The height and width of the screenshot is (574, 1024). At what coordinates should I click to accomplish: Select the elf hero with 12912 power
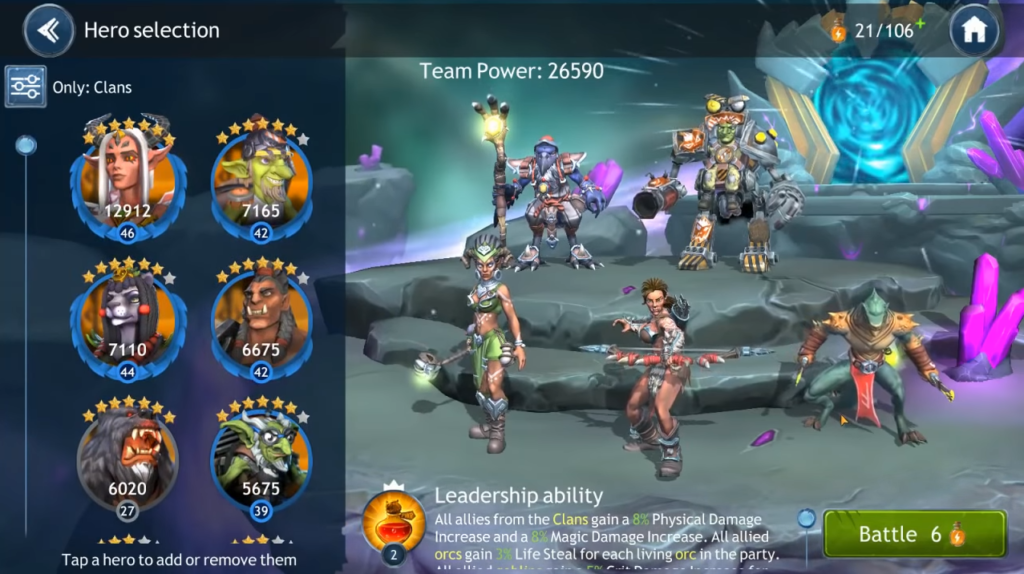tap(127, 180)
